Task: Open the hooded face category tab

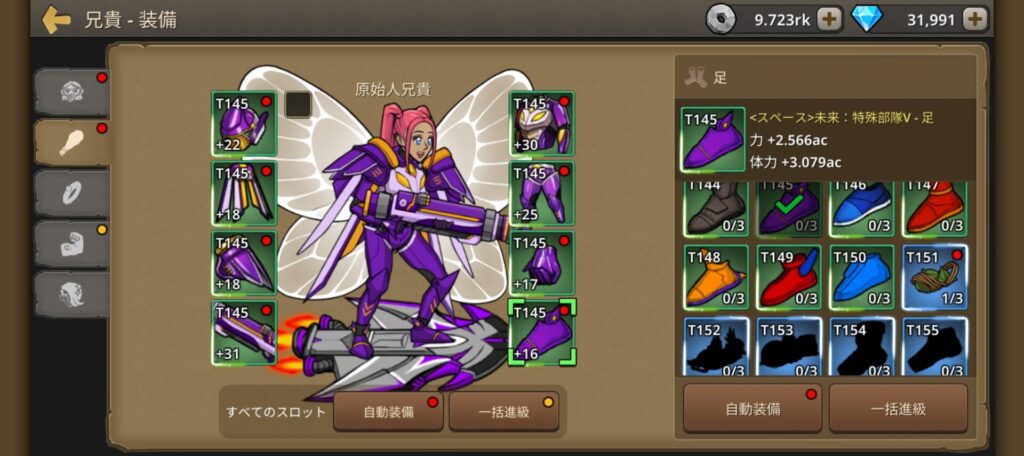Action: pos(71,294)
